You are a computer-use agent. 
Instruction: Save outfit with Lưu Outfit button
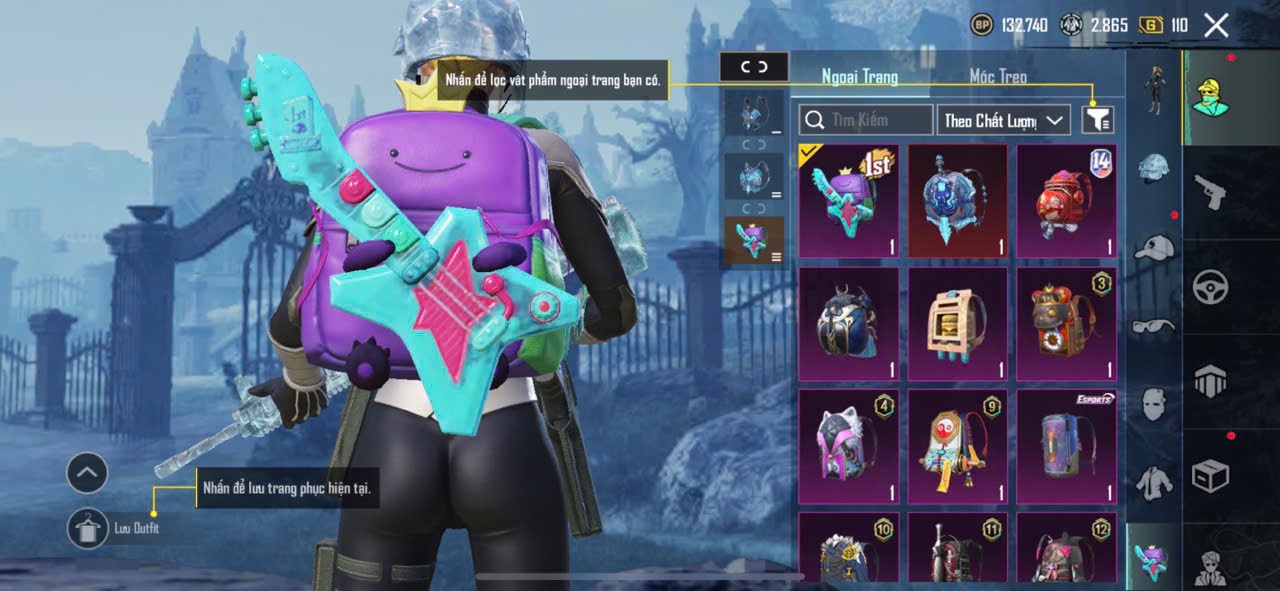point(88,528)
